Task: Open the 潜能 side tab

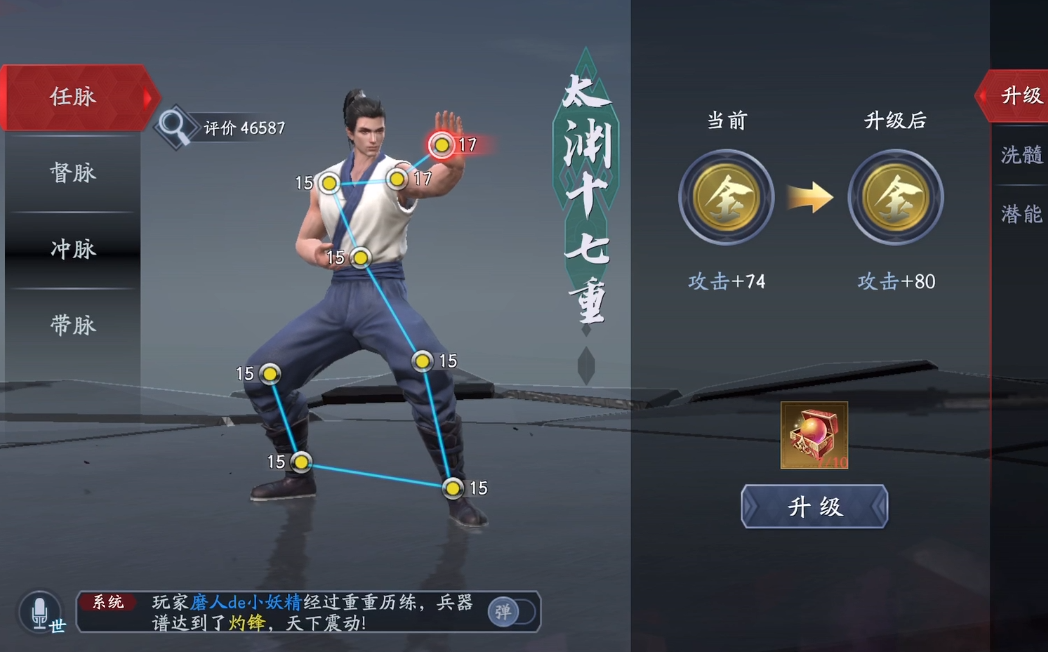Action: 1021,213
